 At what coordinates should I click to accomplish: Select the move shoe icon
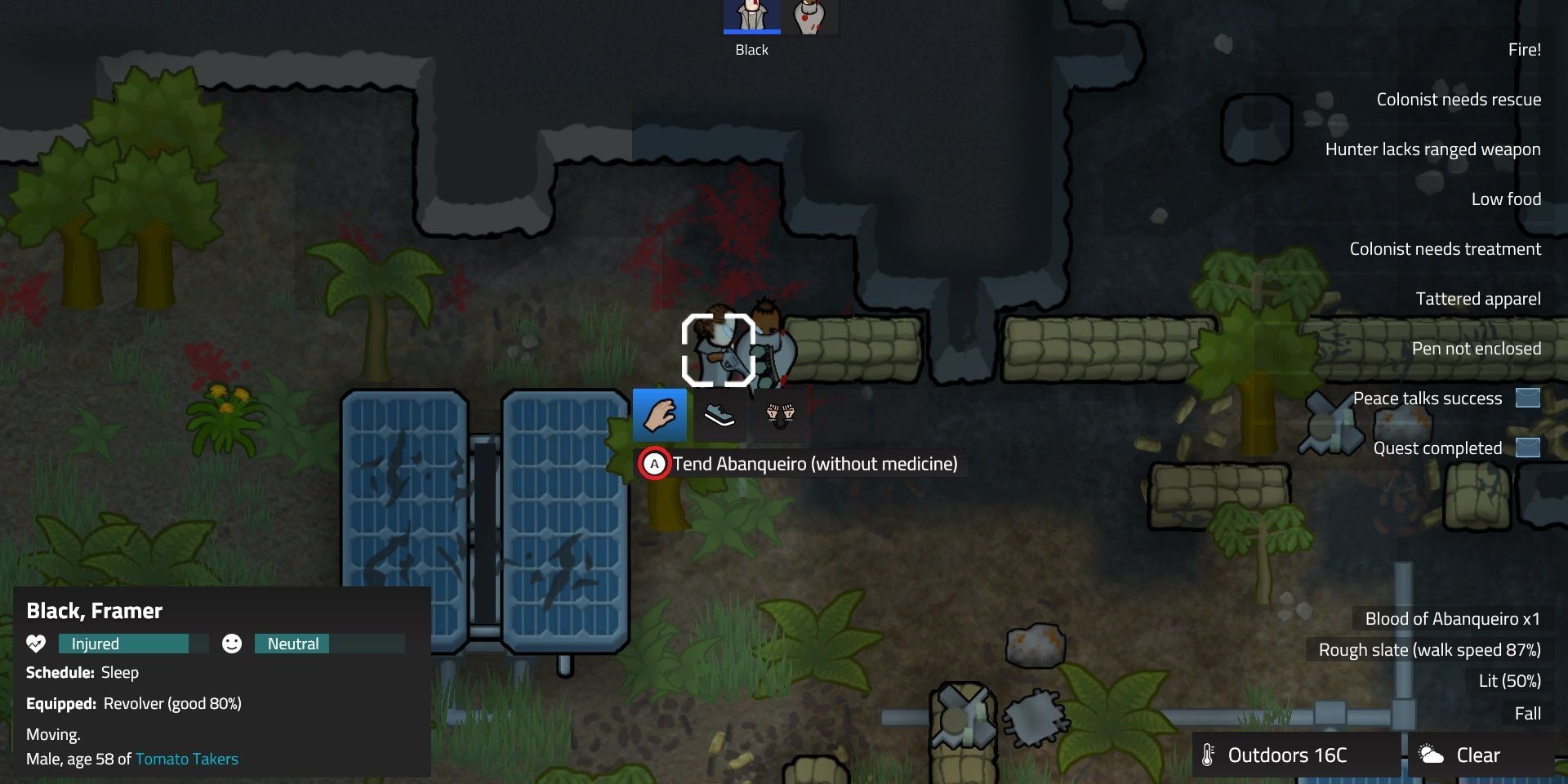coord(719,415)
